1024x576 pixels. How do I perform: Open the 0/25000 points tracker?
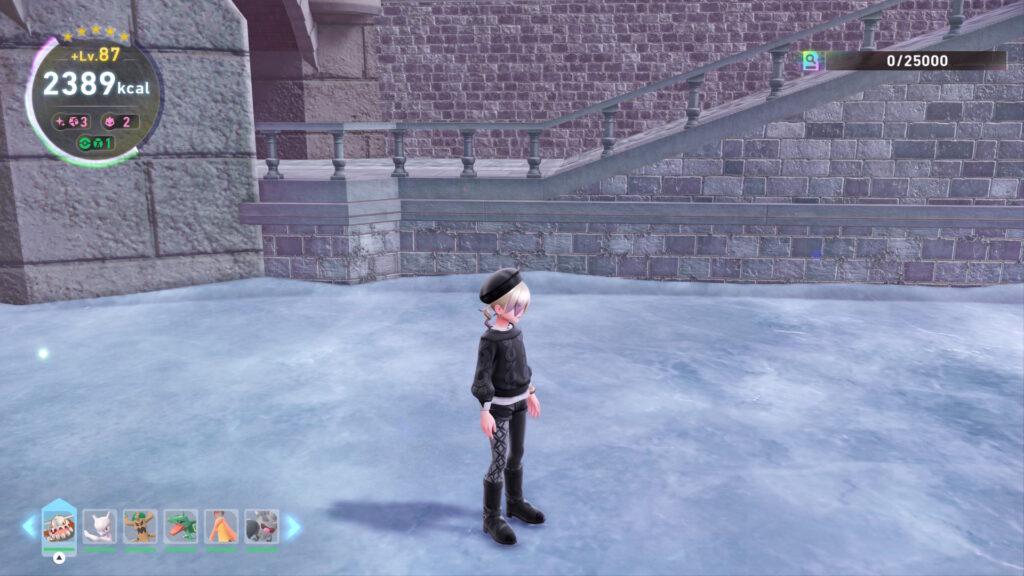click(x=905, y=61)
